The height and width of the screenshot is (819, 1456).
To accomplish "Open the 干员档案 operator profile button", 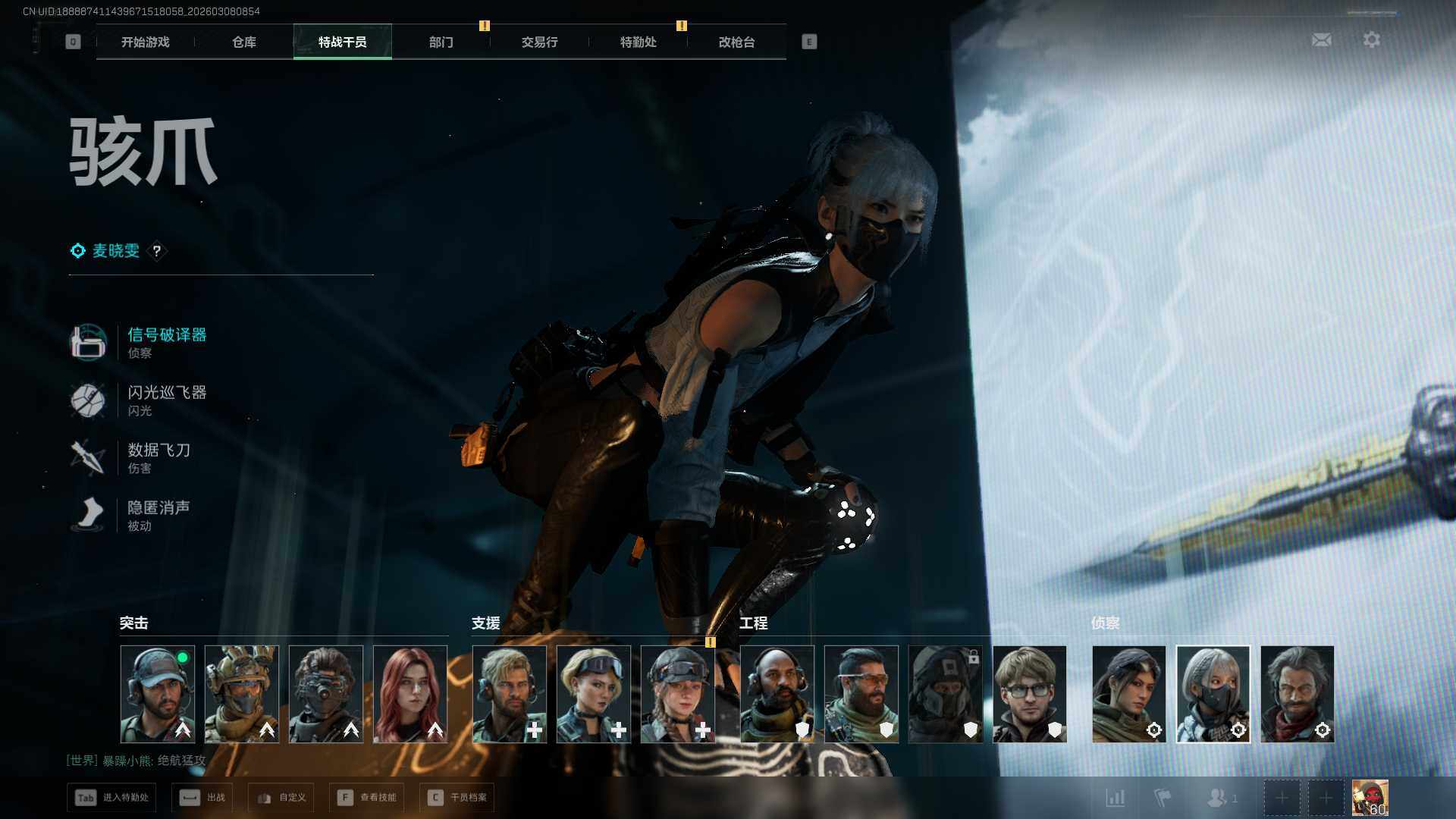I will click(x=457, y=798).
